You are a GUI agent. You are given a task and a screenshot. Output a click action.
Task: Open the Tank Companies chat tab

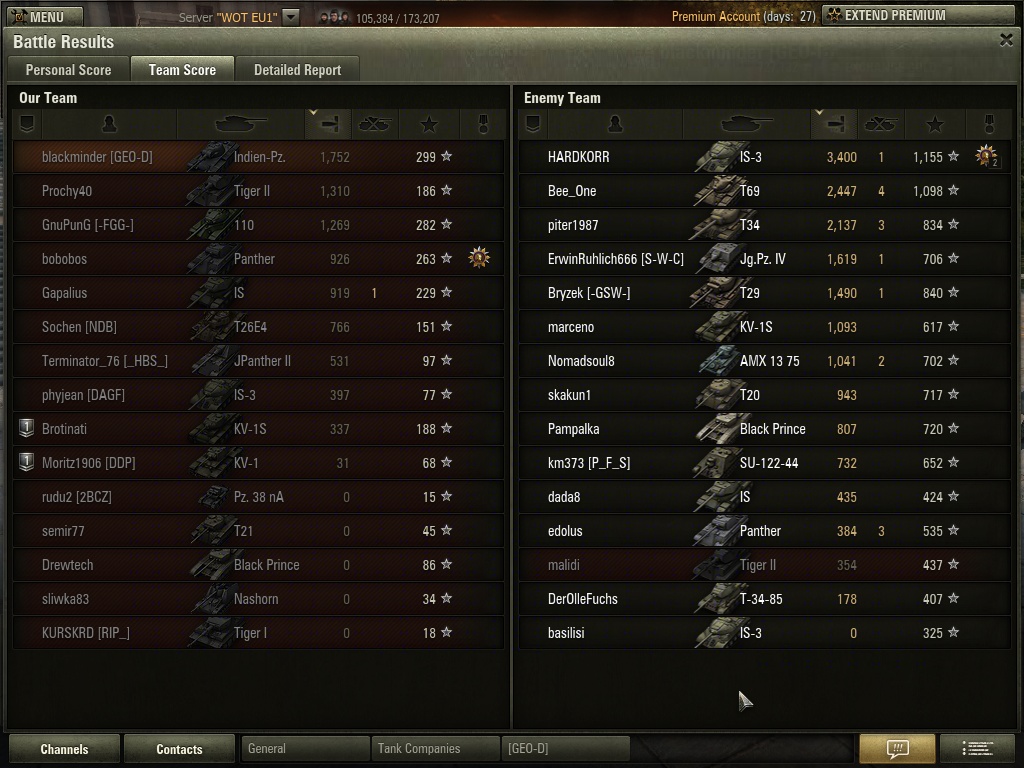434,749
